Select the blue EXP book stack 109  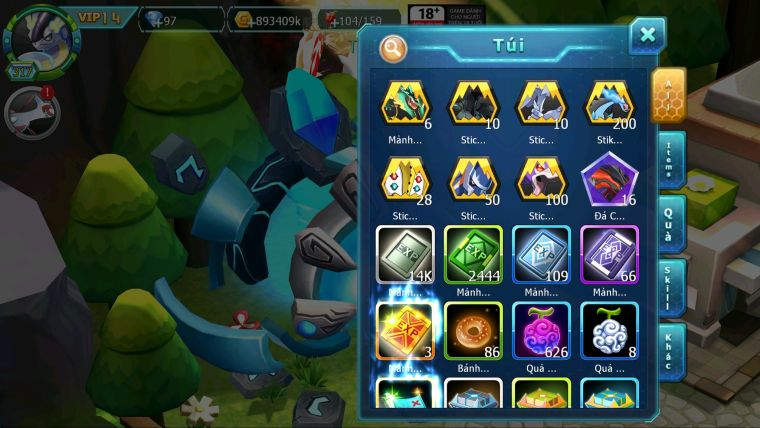click(541, 255)
